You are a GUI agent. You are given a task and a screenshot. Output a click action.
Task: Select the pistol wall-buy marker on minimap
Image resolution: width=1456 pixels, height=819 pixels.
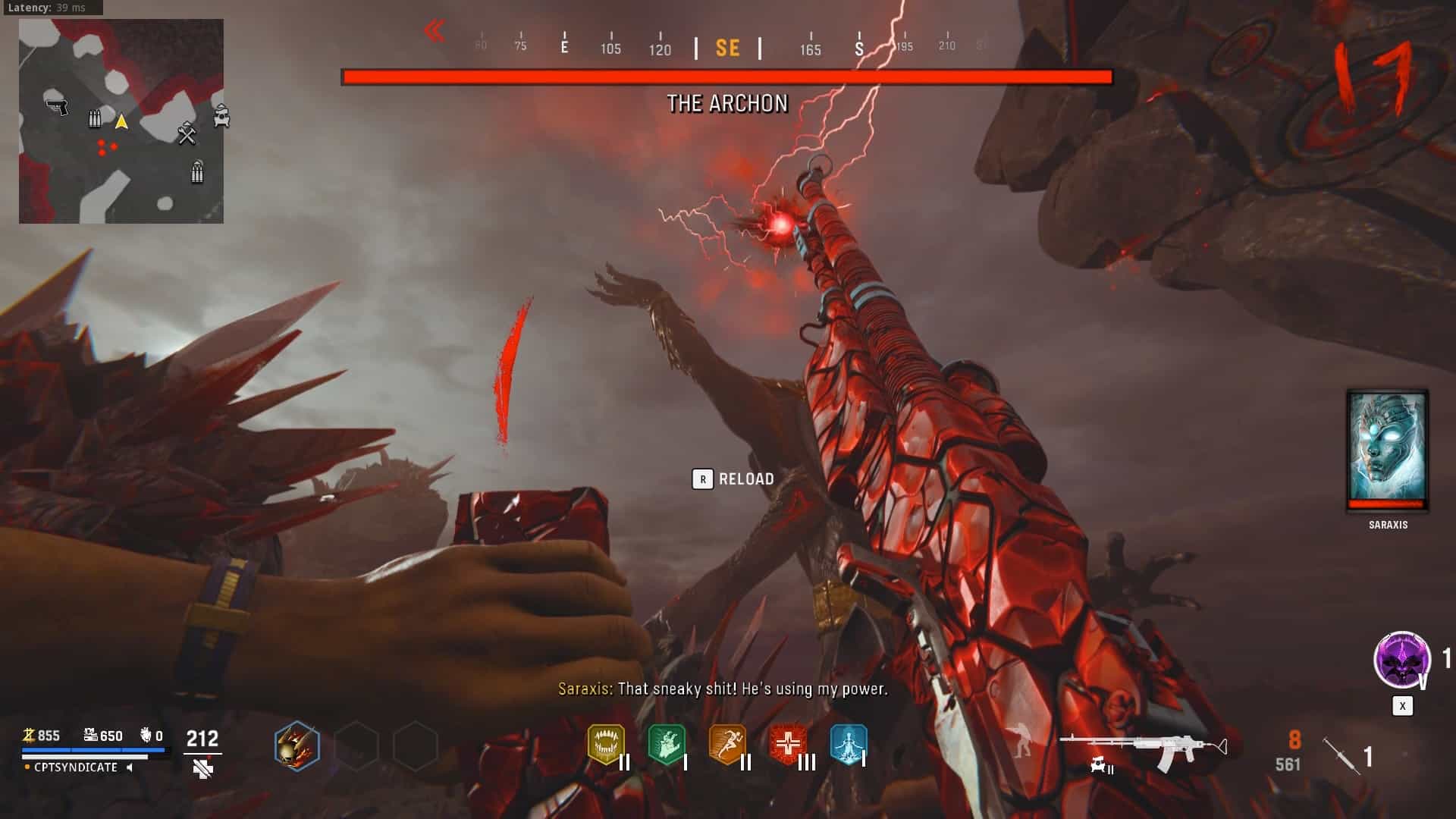click(x=57, y=107)
